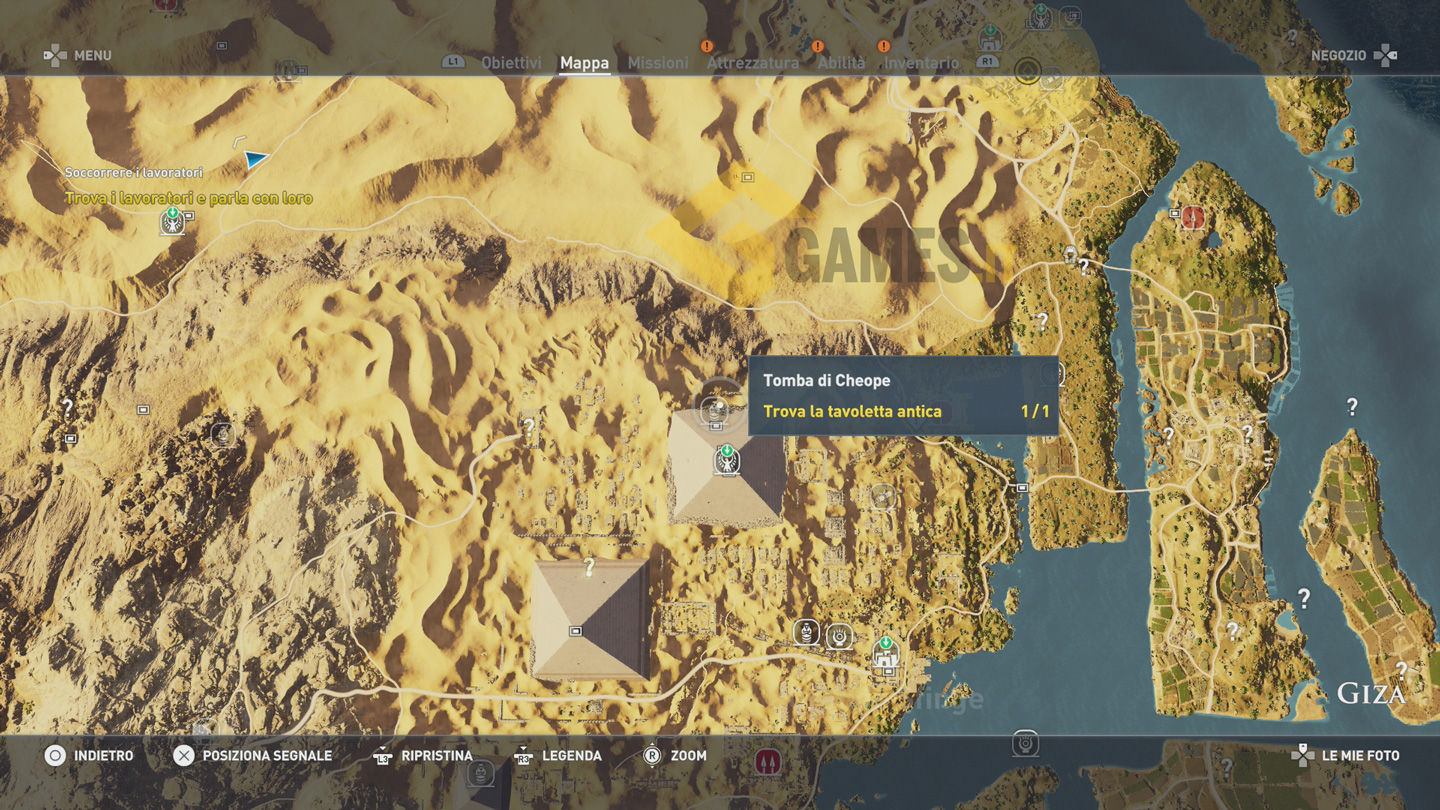Switch to the Obiettivi tab
The width and height of the screenshot is (1440, 810).
coord(511,63)
